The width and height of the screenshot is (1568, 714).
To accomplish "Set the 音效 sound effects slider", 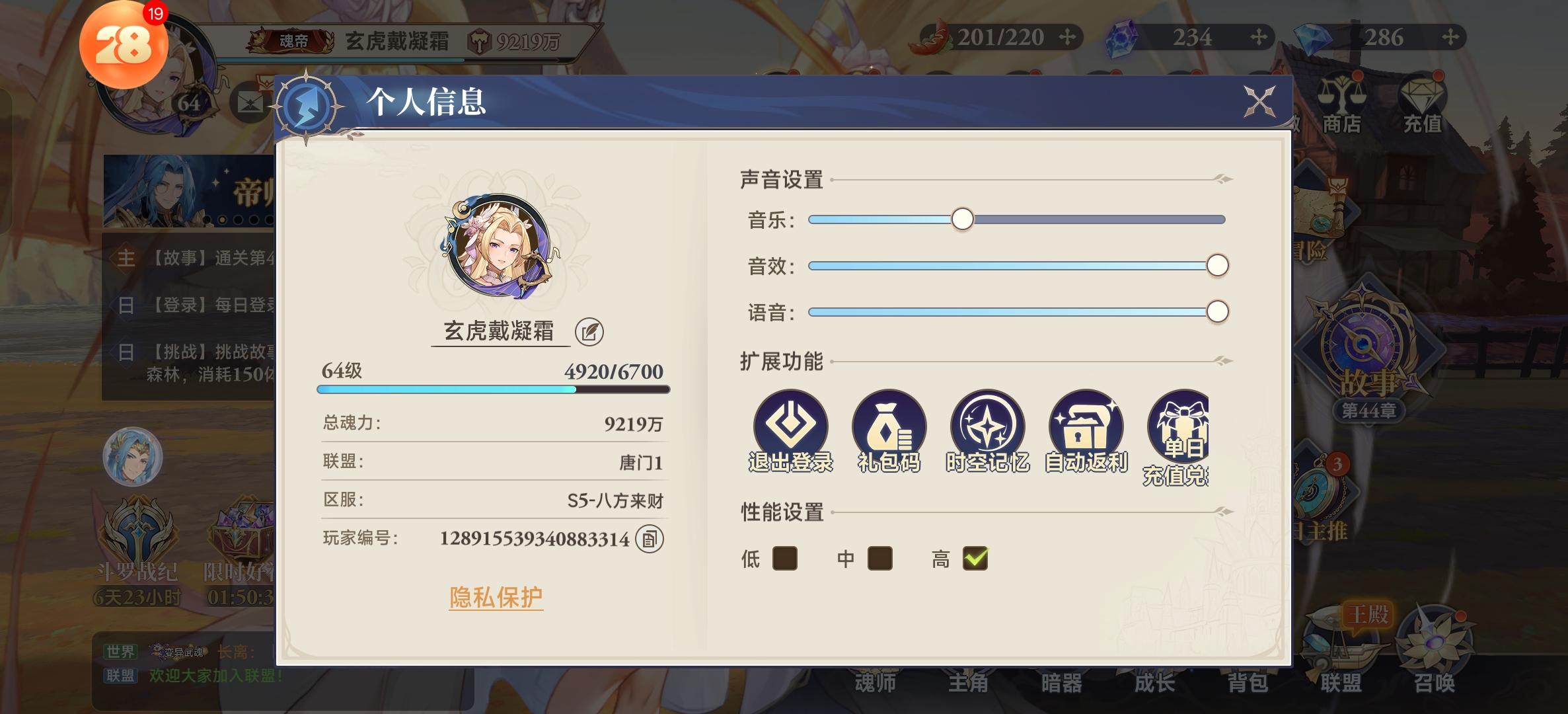I will coord(1216,266).
